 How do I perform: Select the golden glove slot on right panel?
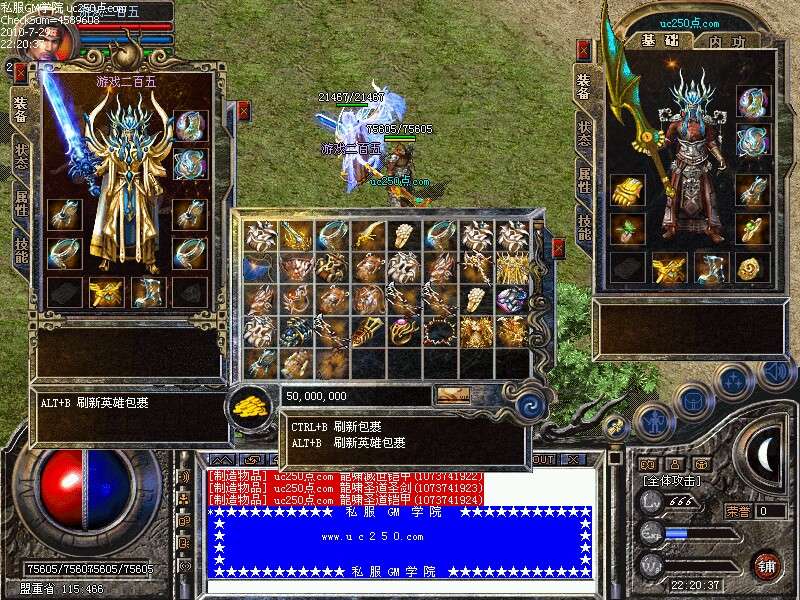click(628, 190)
